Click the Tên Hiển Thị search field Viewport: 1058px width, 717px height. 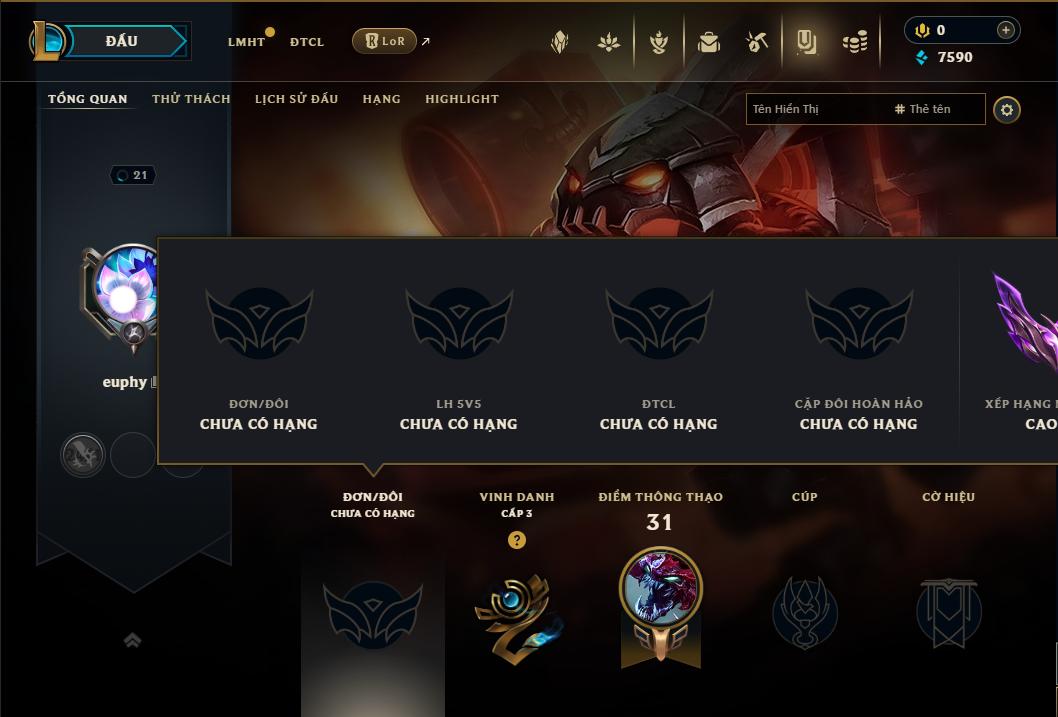coord(815,109)
